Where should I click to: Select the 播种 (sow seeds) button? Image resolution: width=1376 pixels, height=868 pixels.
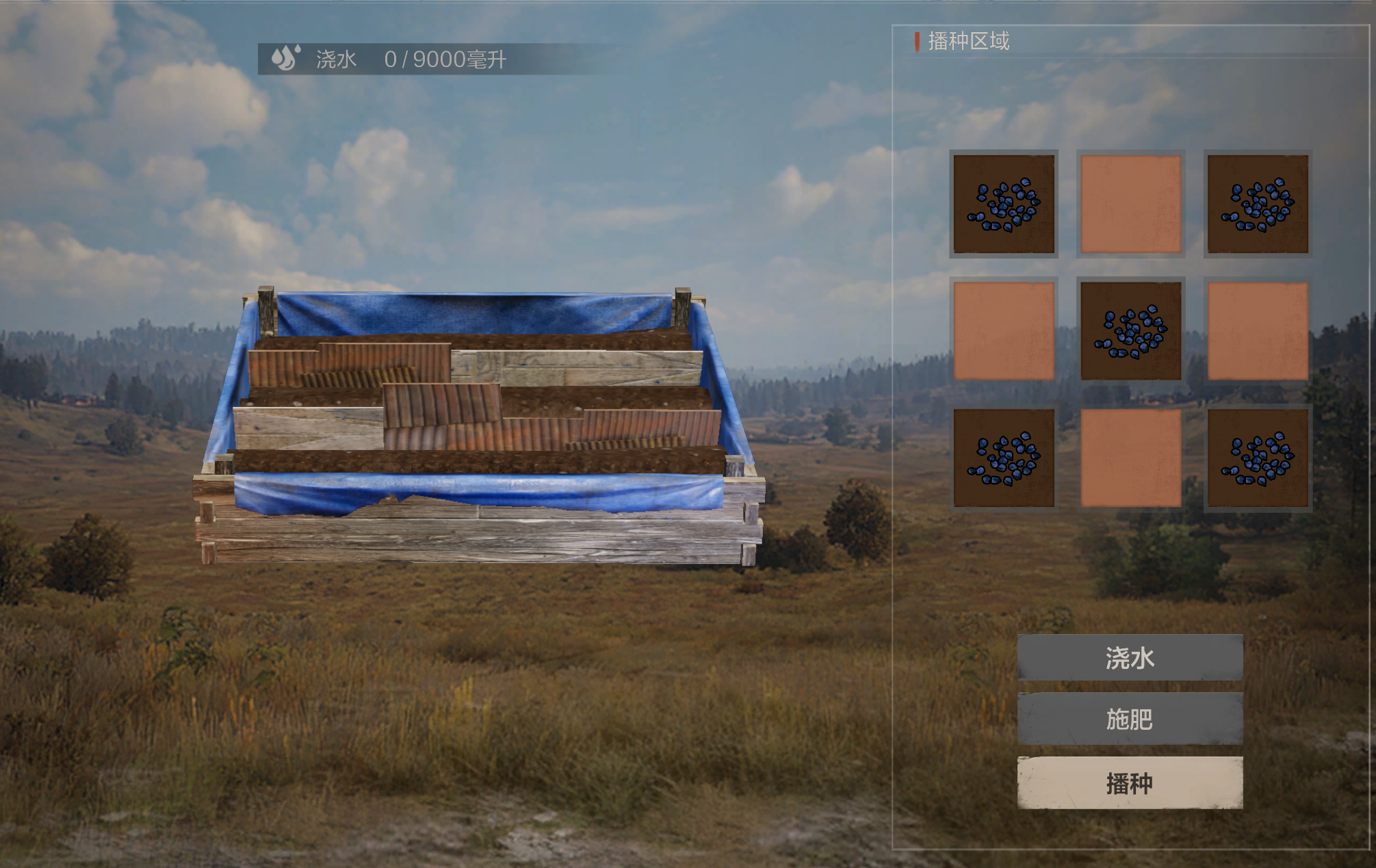[1130, 783]
